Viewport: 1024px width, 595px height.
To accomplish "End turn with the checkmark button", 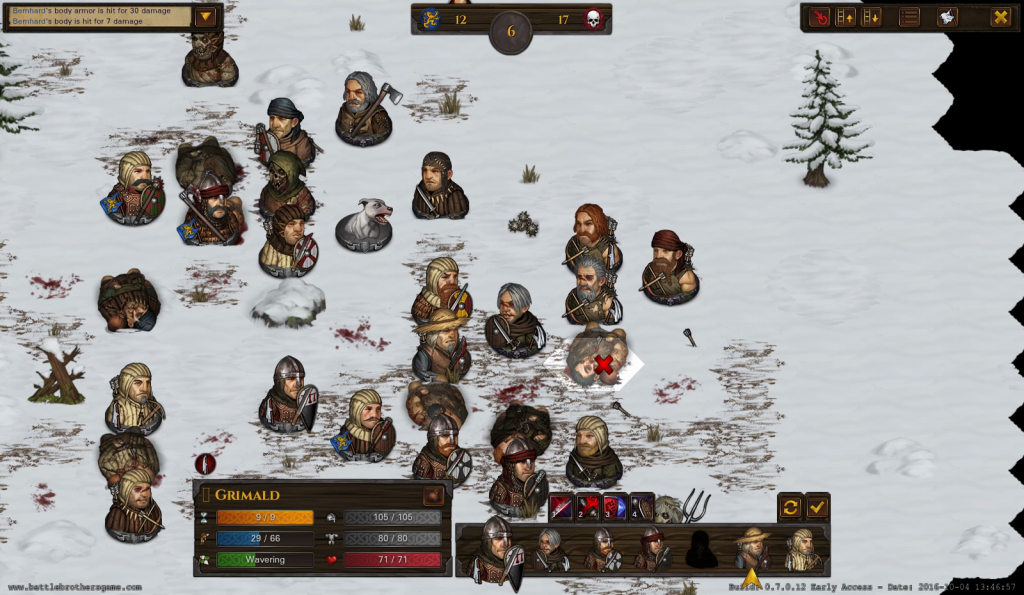I will coord(818,507).
